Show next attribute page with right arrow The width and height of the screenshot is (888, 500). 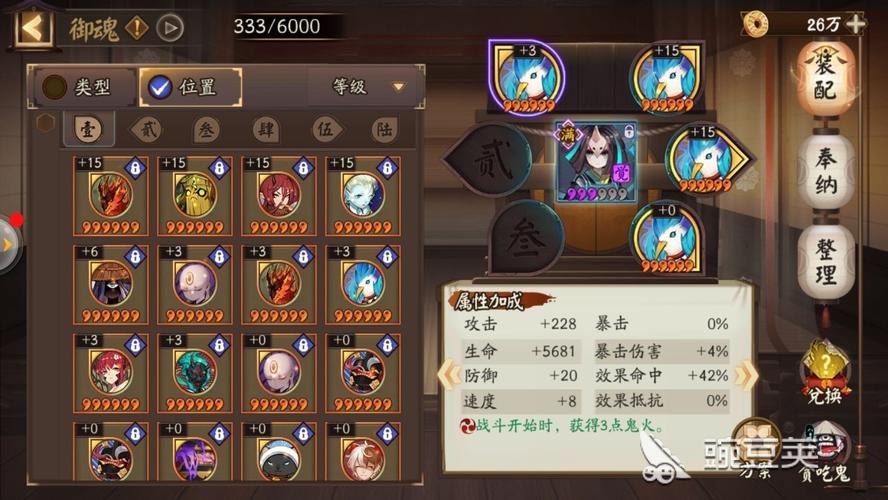[745, 375]
